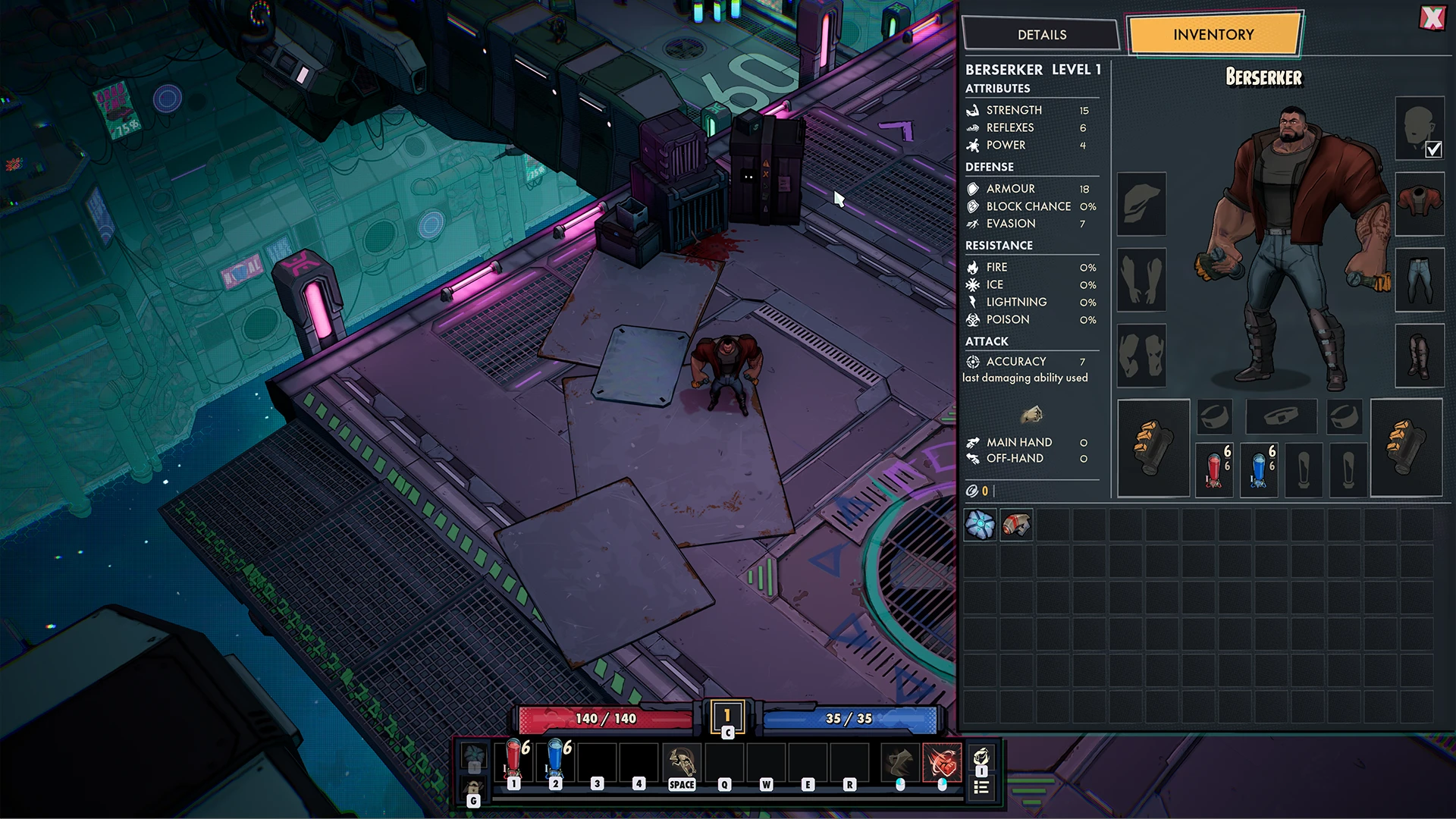Switch to the INVENTORY tab
Screen dimensions: 1456x819
tap(1213, 34)
